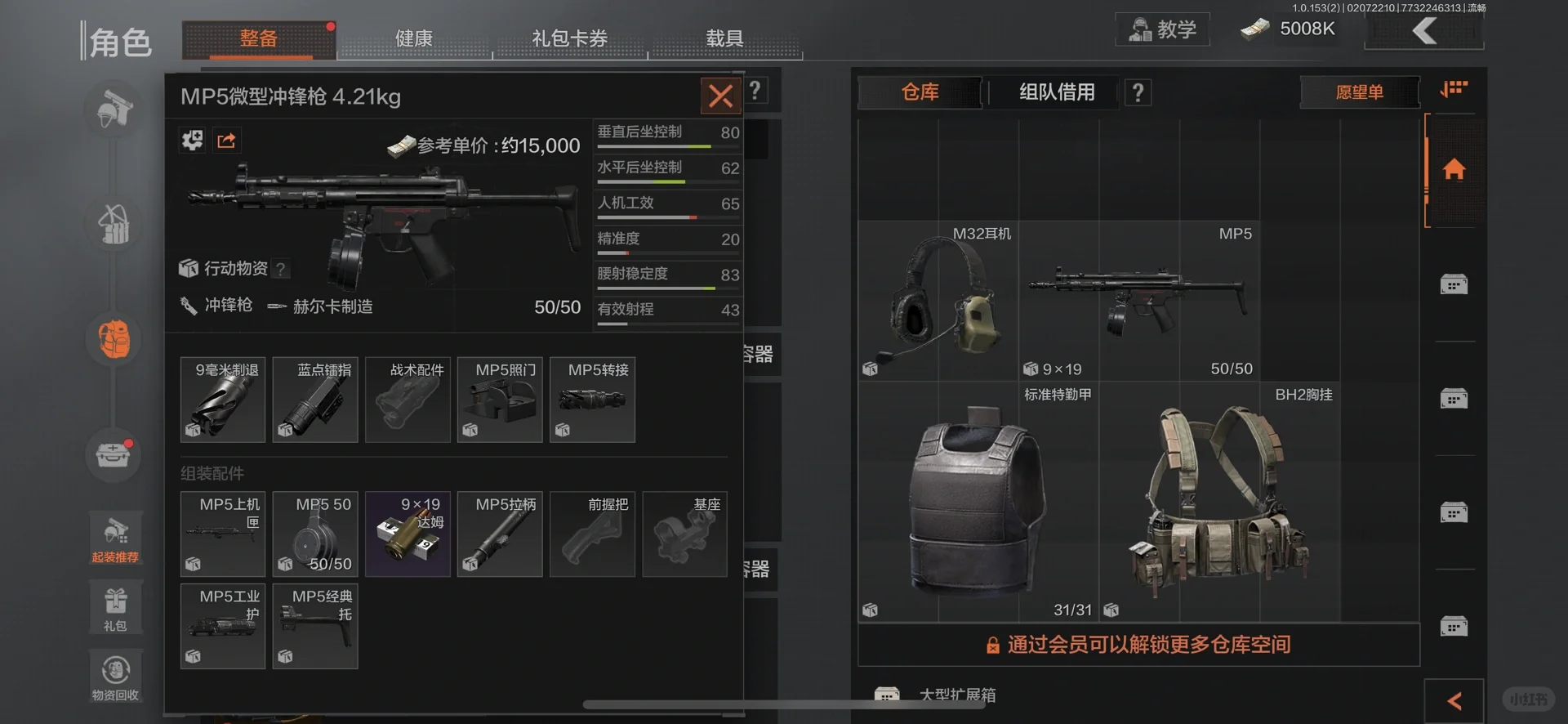Switch to 组队借用 tab
The image size is (1568, 724).
click(x=1056, y=92)
